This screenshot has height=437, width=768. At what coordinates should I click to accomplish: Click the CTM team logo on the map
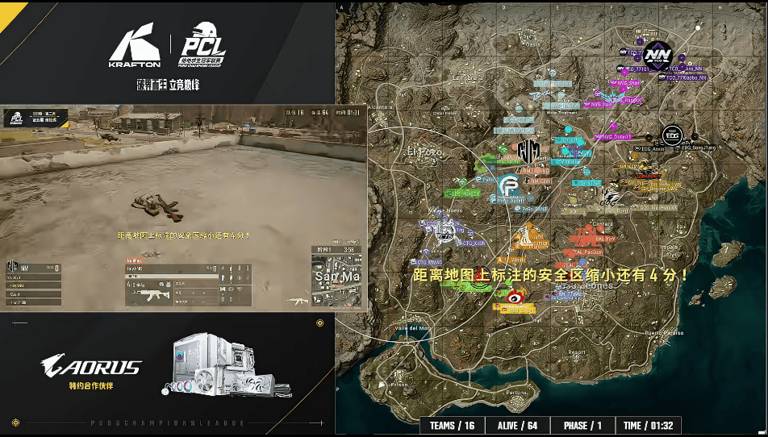[528, 152]
